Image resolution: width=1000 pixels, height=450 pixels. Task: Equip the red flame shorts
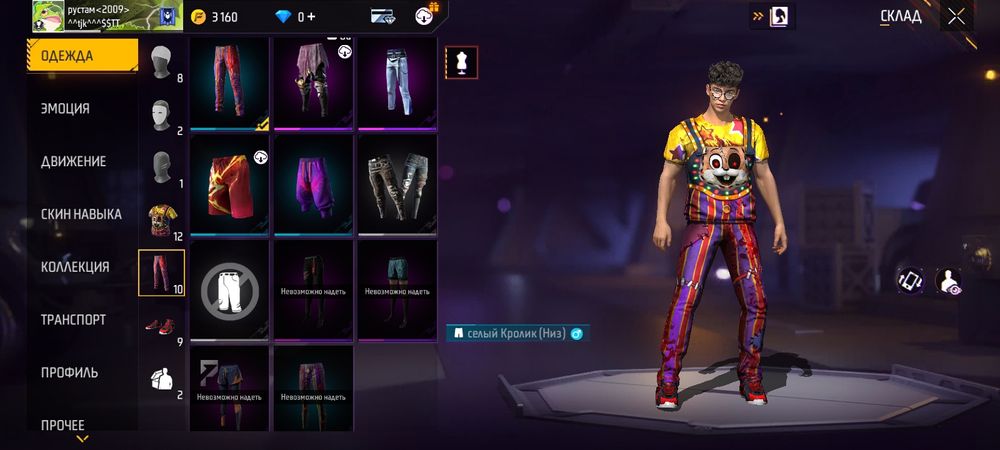click(229, 183)
